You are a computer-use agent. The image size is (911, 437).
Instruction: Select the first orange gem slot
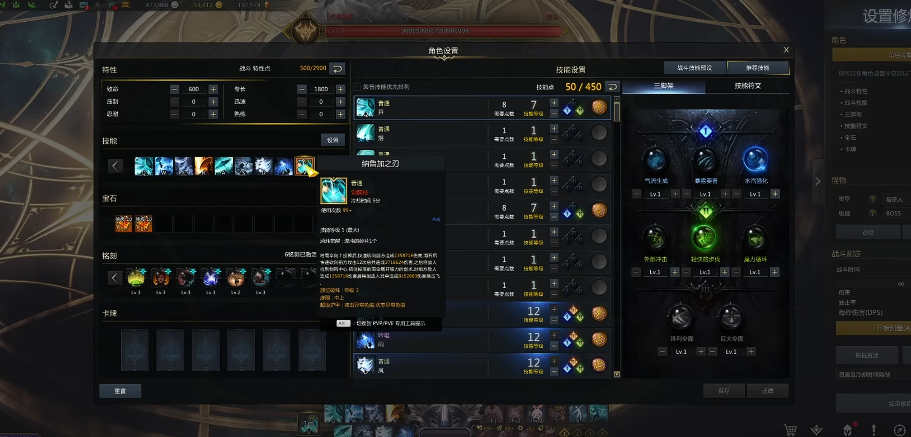(x=123, y=222)
